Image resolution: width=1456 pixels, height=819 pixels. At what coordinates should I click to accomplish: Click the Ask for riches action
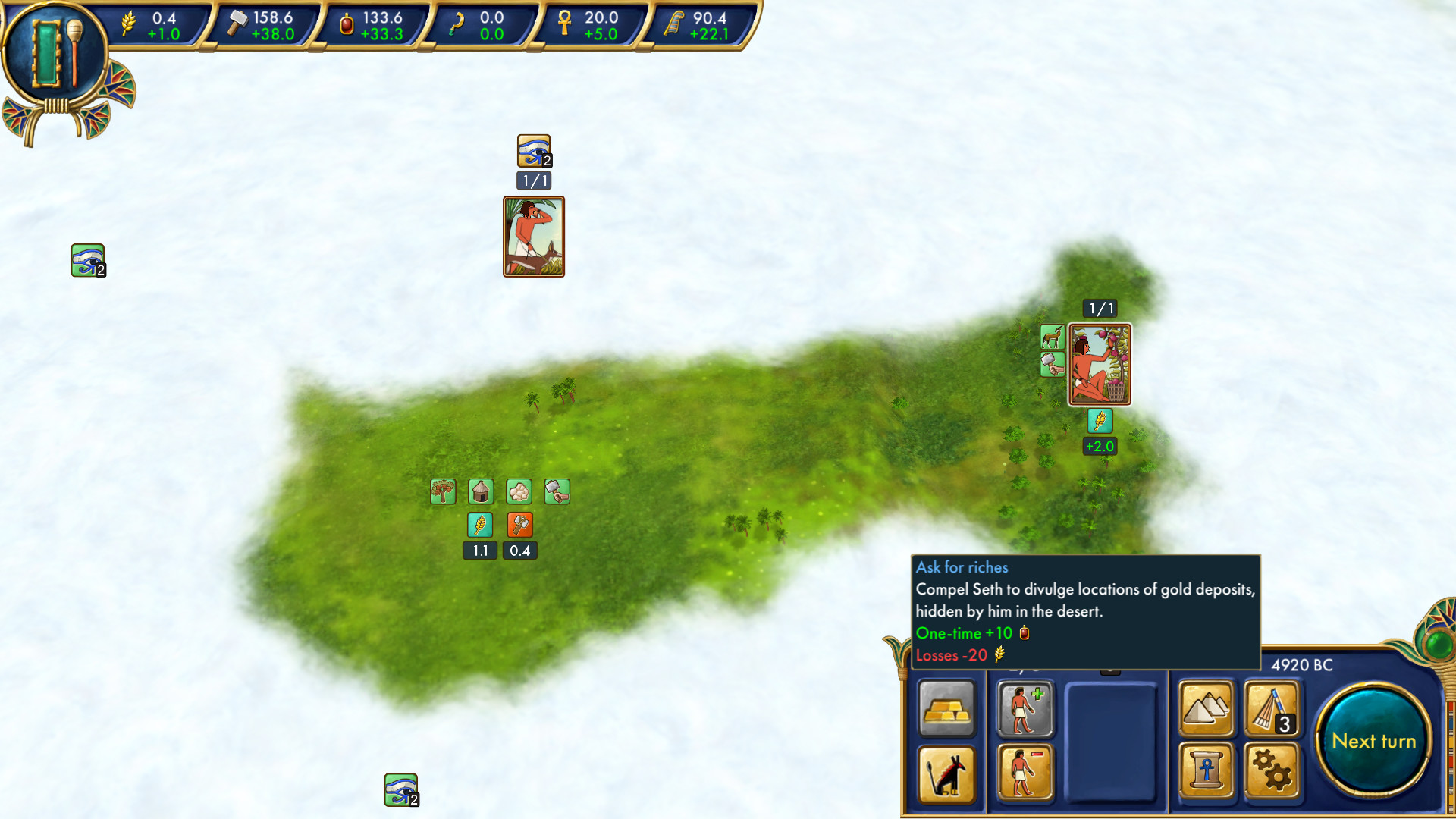click(962, 567)
